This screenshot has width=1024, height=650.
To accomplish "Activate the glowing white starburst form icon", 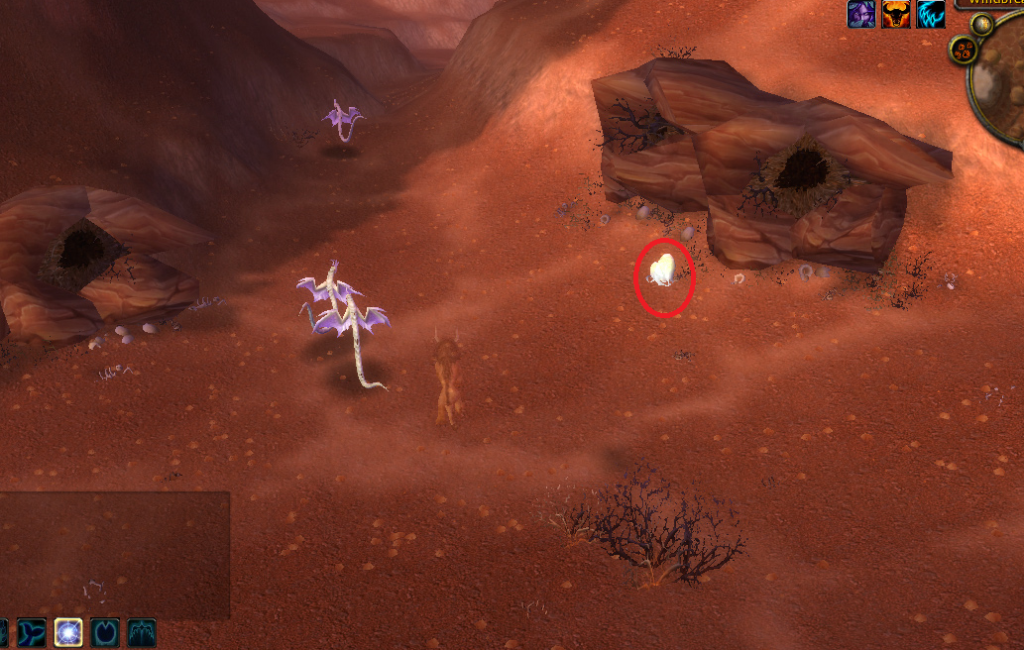I will (69, 632).
